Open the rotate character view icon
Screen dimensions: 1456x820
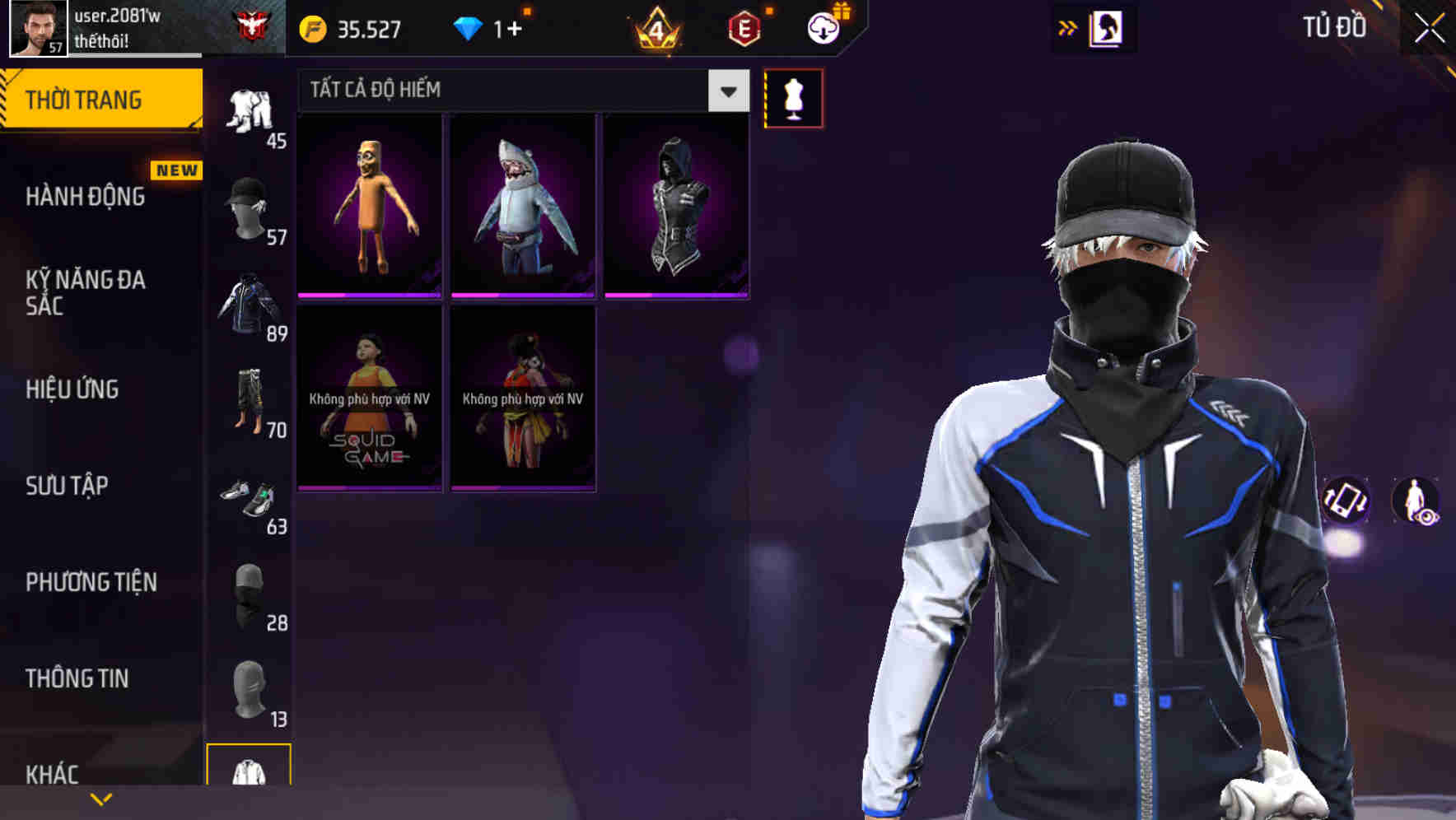pos(1345,502)
